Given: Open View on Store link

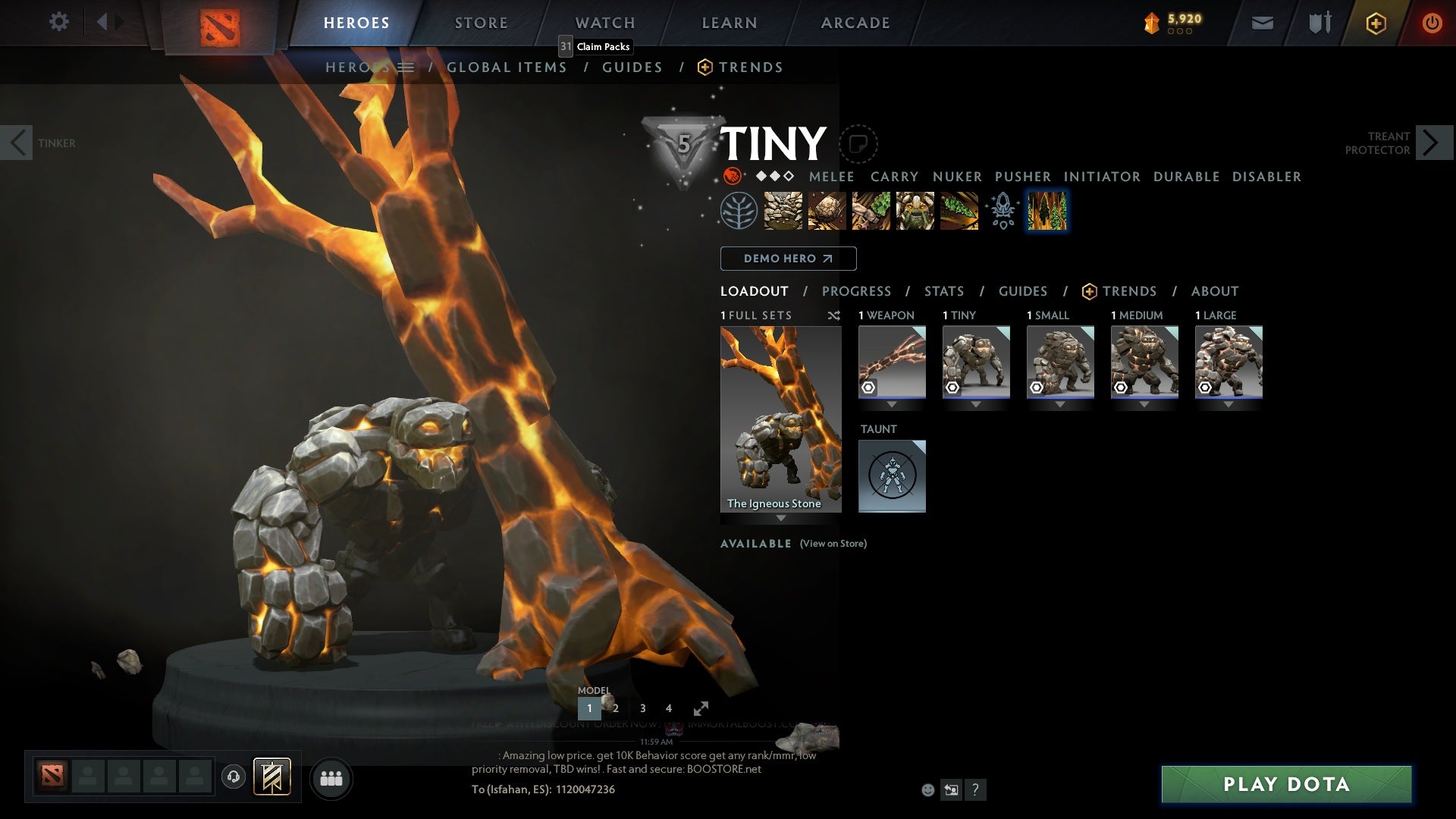Looking at the screenshot, I should pyautogui.click(x=833, y=544).
